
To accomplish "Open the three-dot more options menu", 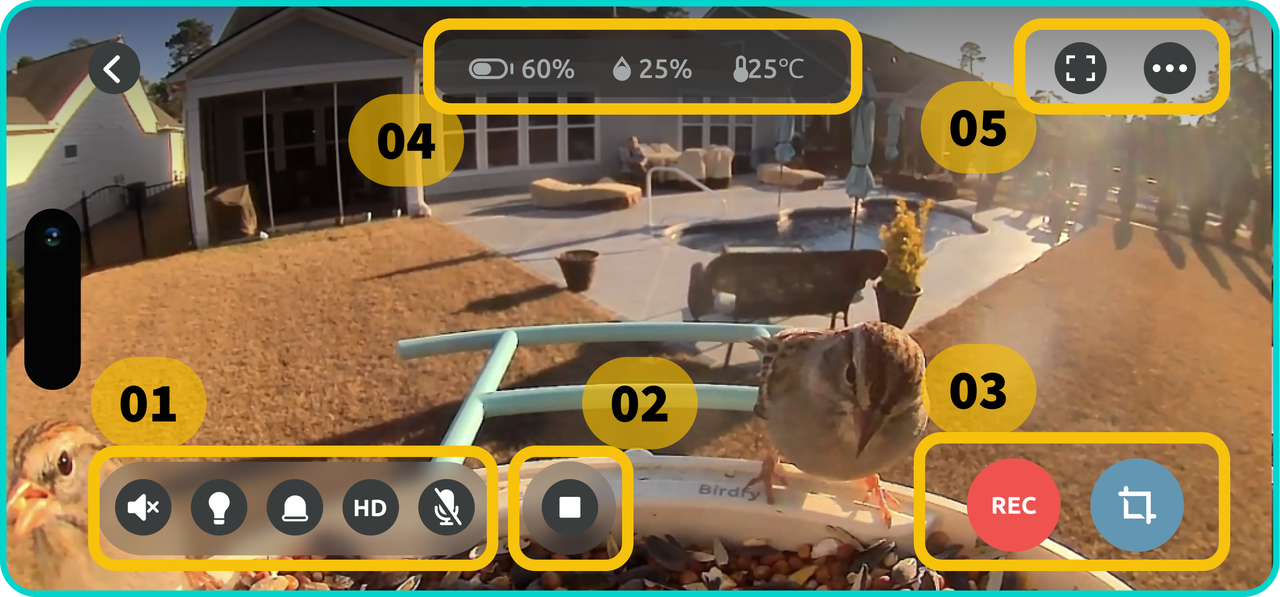I will pos(1170,69).
